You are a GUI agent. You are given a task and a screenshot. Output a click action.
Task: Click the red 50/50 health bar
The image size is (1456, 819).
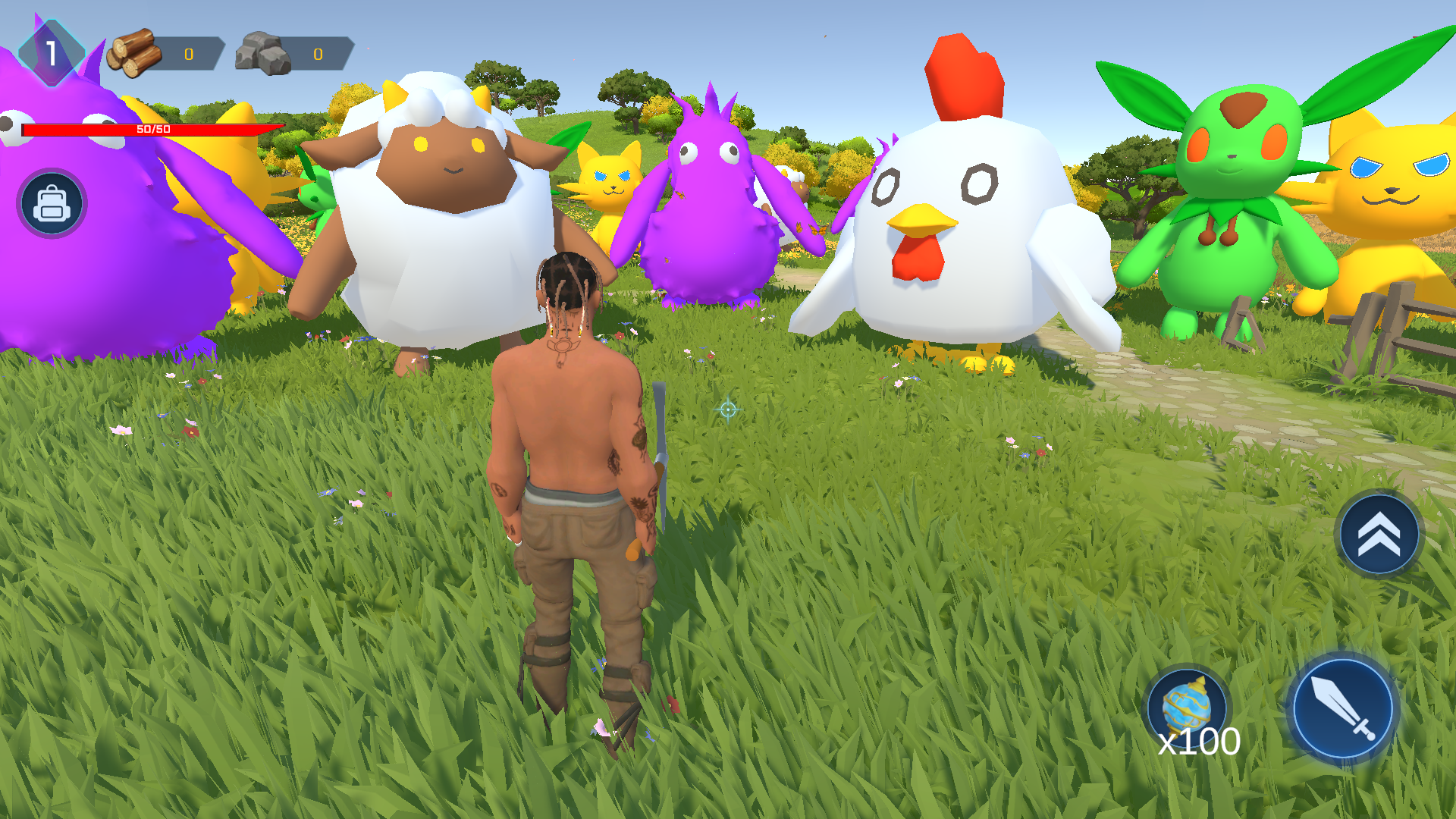(x=152, y=129)
